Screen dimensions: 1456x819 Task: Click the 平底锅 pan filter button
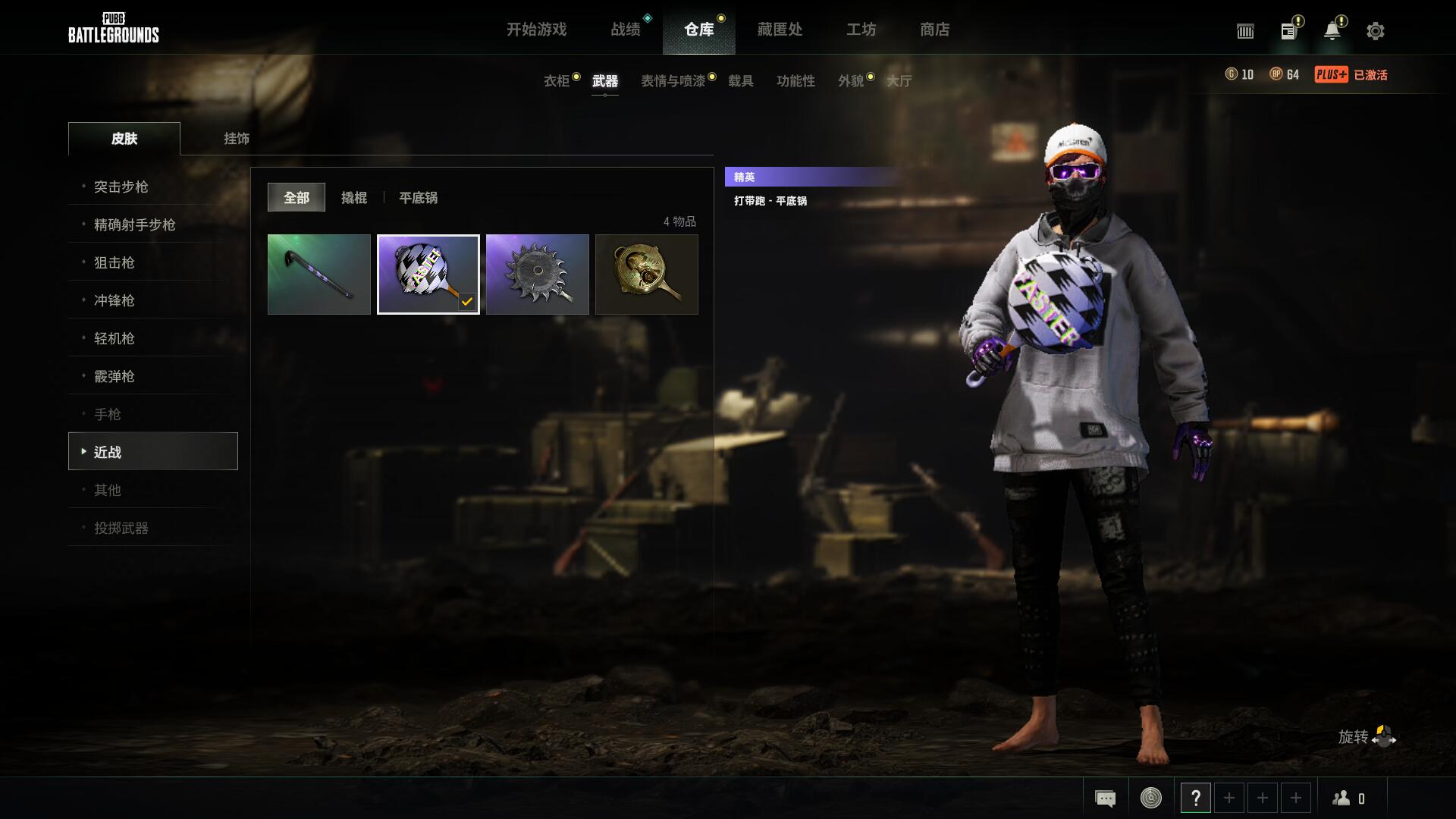[x=418, y=198]
